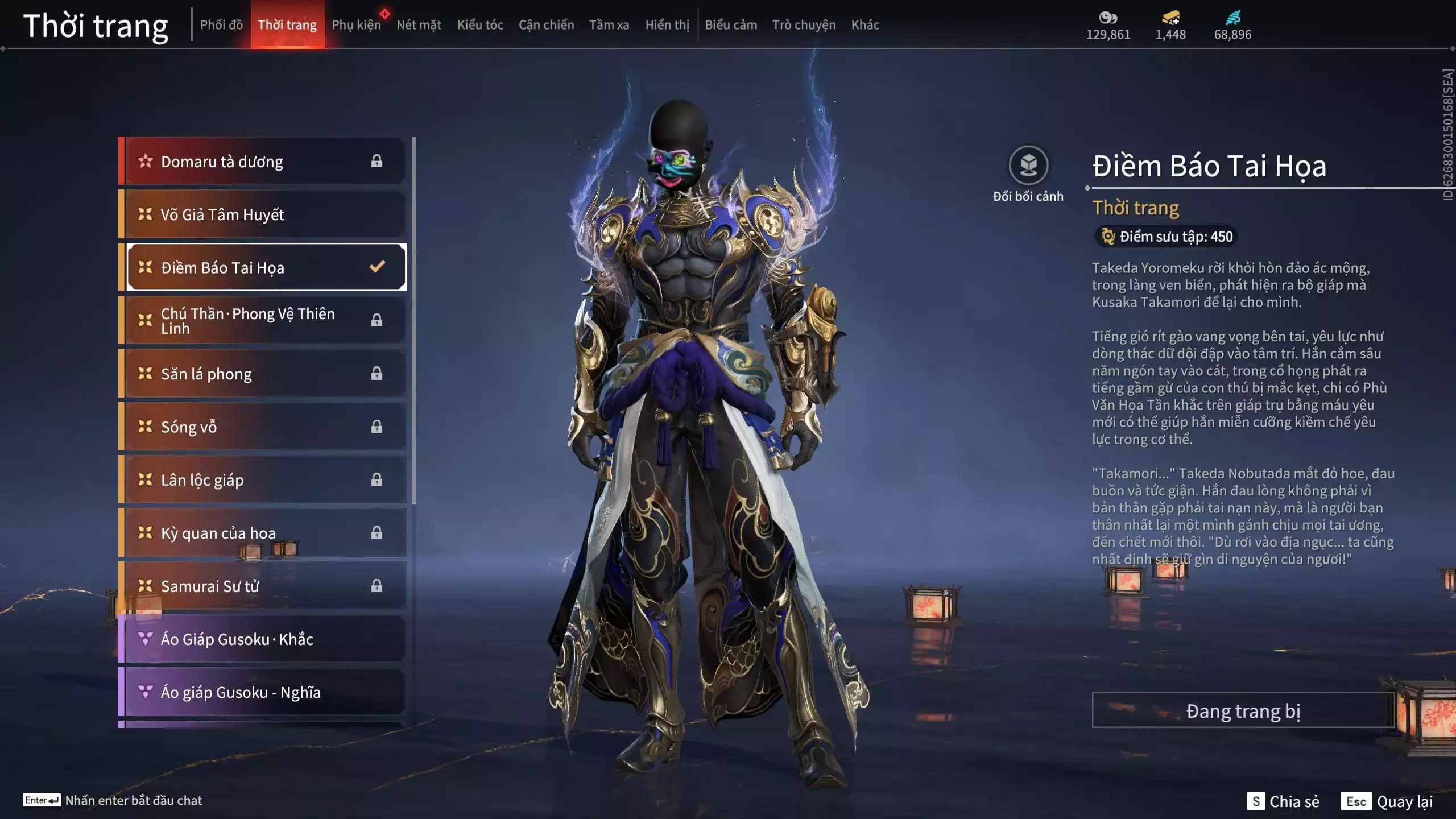The image size is (1456, 819).
Task: Open the Biểu cảm tab
Action: pos(731,25)
